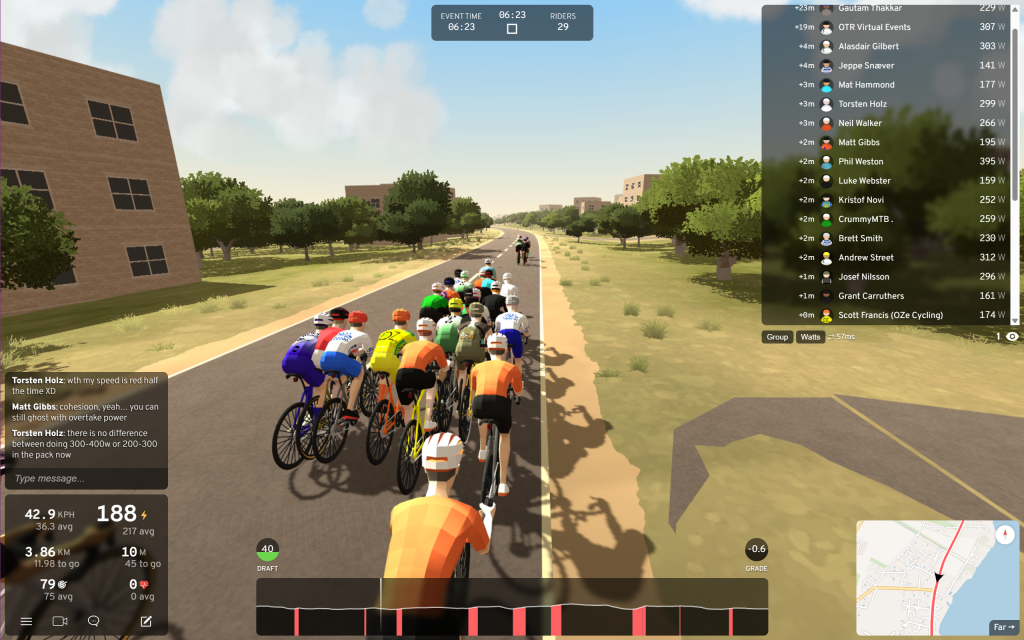
Task: Click the video camera icon
Action: pyautogui.click(x=59, y=621)
